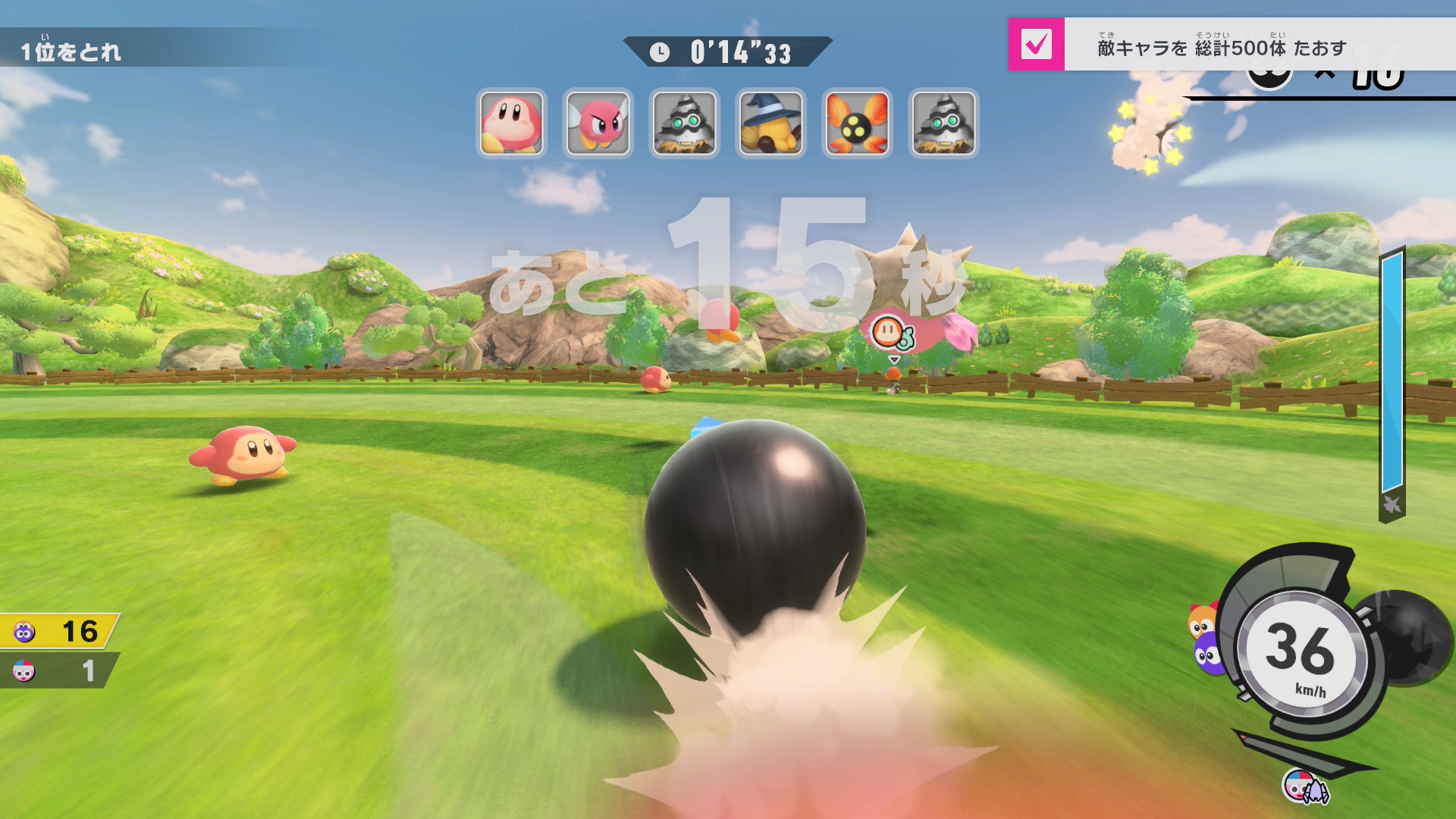Viewport: 1456px width, 819px height.
Task: Open the 1位をとれ objective tracker
Action: (x=71, y=52)
